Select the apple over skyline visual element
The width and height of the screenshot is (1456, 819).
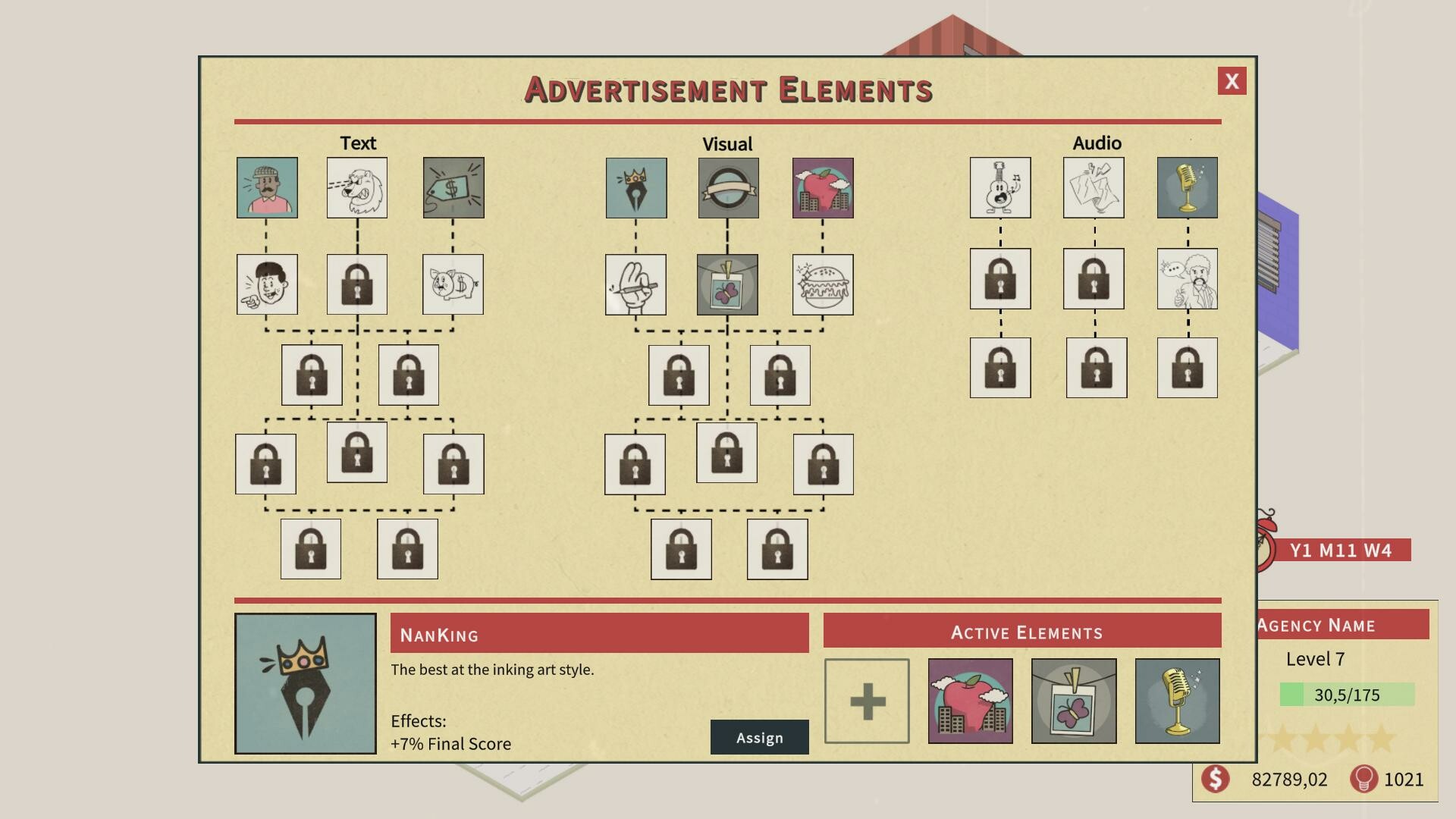click(x=823, y=187)
